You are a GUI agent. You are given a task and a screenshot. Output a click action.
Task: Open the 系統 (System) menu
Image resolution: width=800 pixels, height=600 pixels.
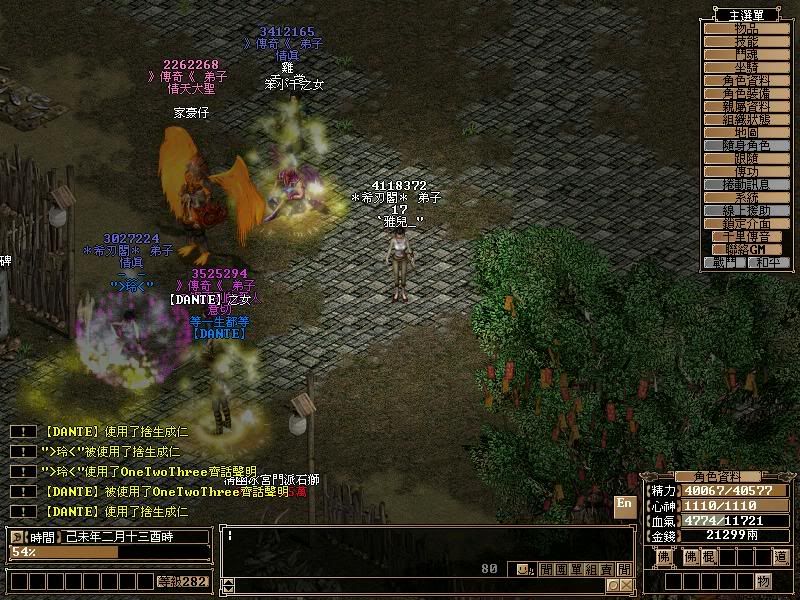(x=746, y=197)
